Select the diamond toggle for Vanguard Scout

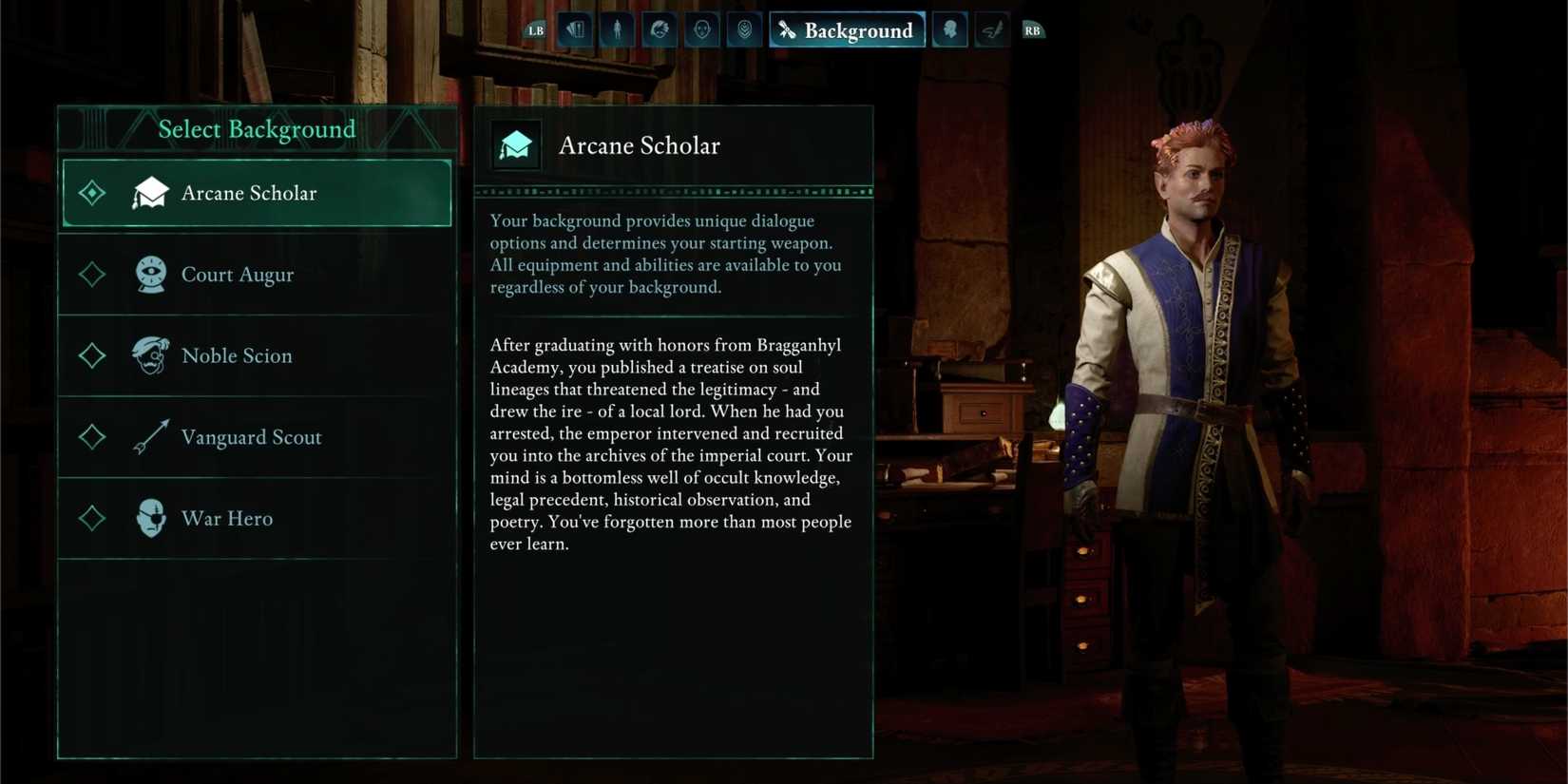point(91,437)
